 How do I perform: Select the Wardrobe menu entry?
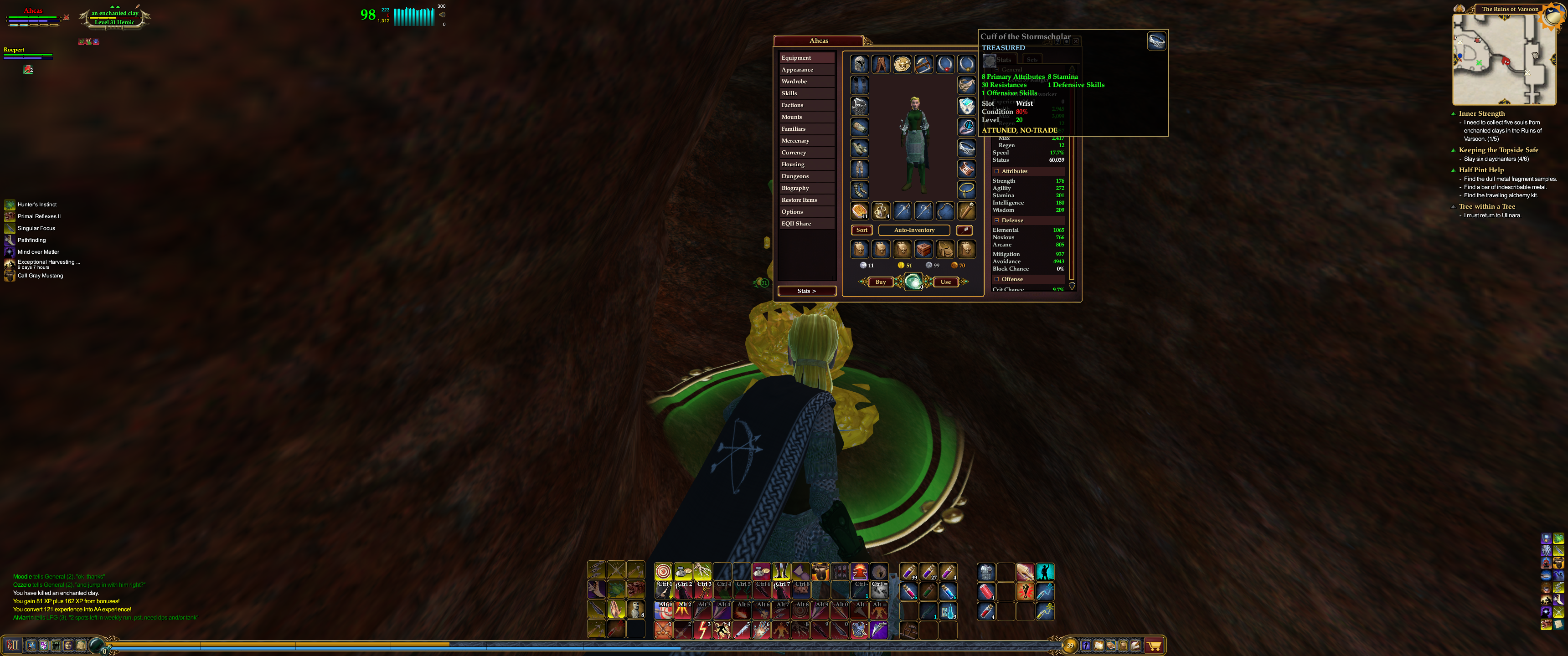[794, 82]
